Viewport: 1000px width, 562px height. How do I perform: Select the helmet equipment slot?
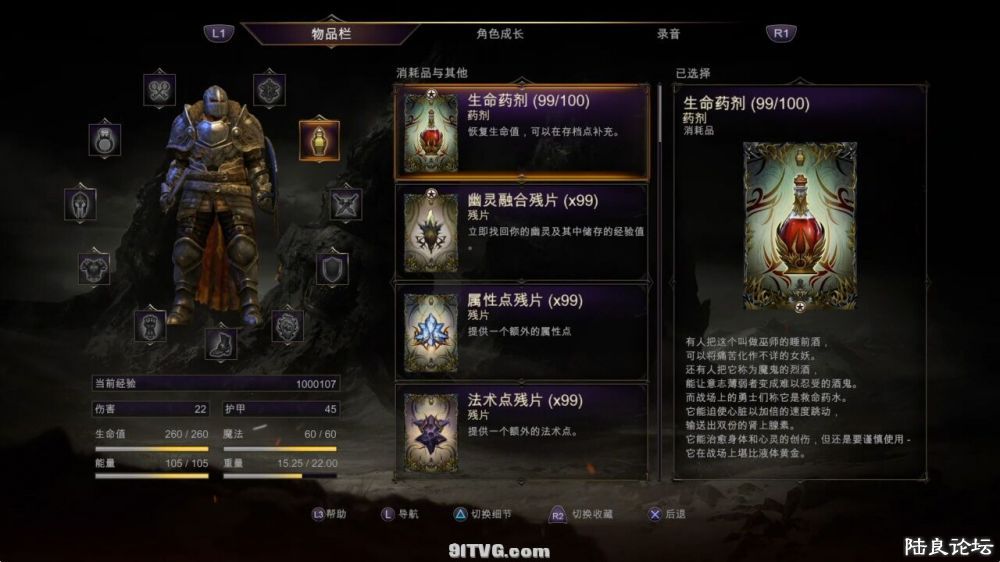(x=81, y=204)
